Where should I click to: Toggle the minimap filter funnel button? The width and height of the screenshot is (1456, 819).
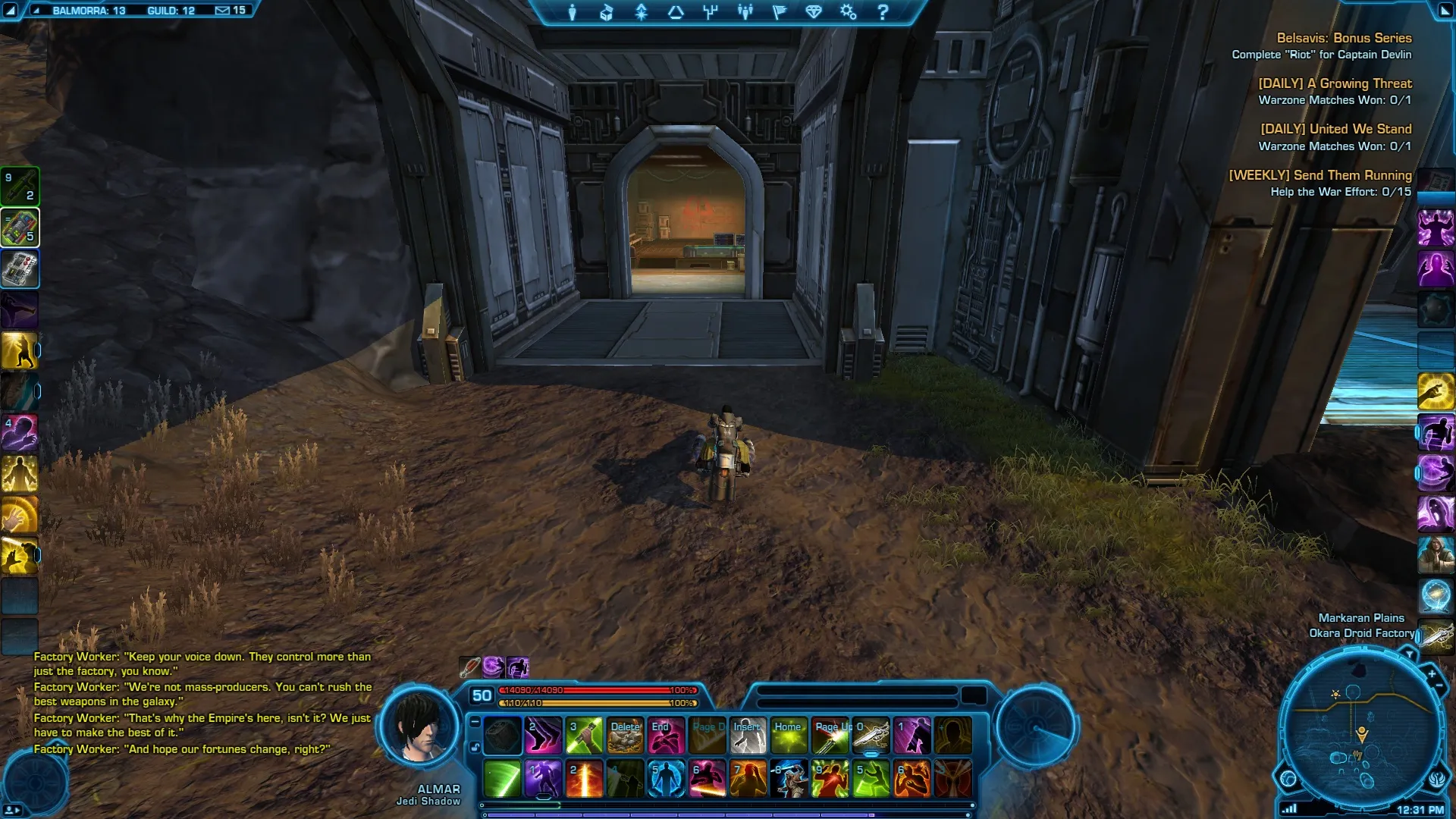click(x=1410, y=654)
